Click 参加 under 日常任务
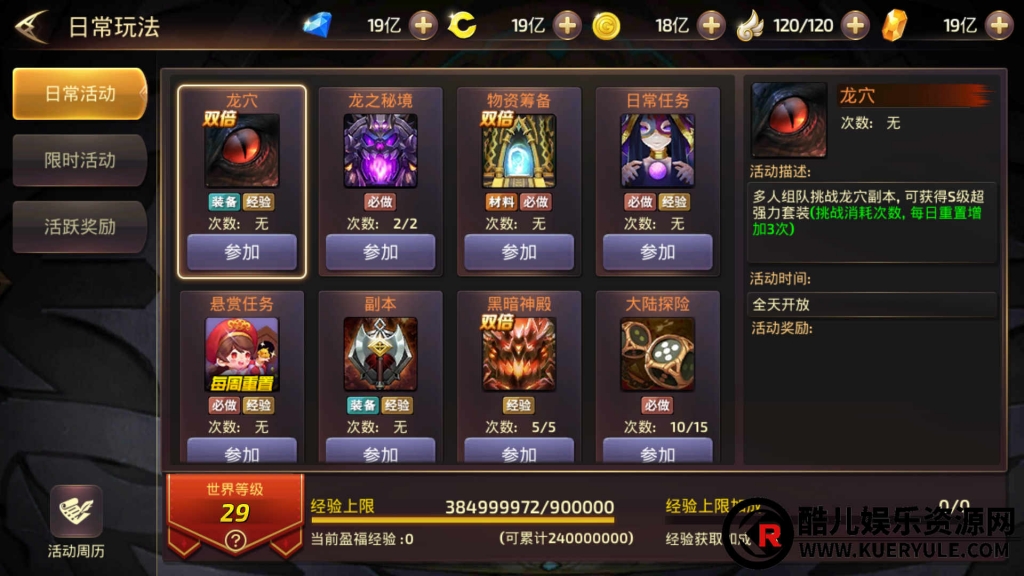Screen dimensions: 1024x576 [x=657, y=252]
